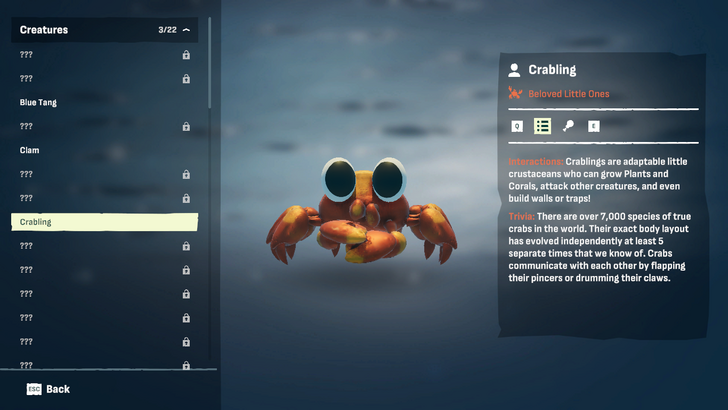Collapse the Creatures category header
The height and width of the screenshot is (410, 728).
click(x=186, y=30)
